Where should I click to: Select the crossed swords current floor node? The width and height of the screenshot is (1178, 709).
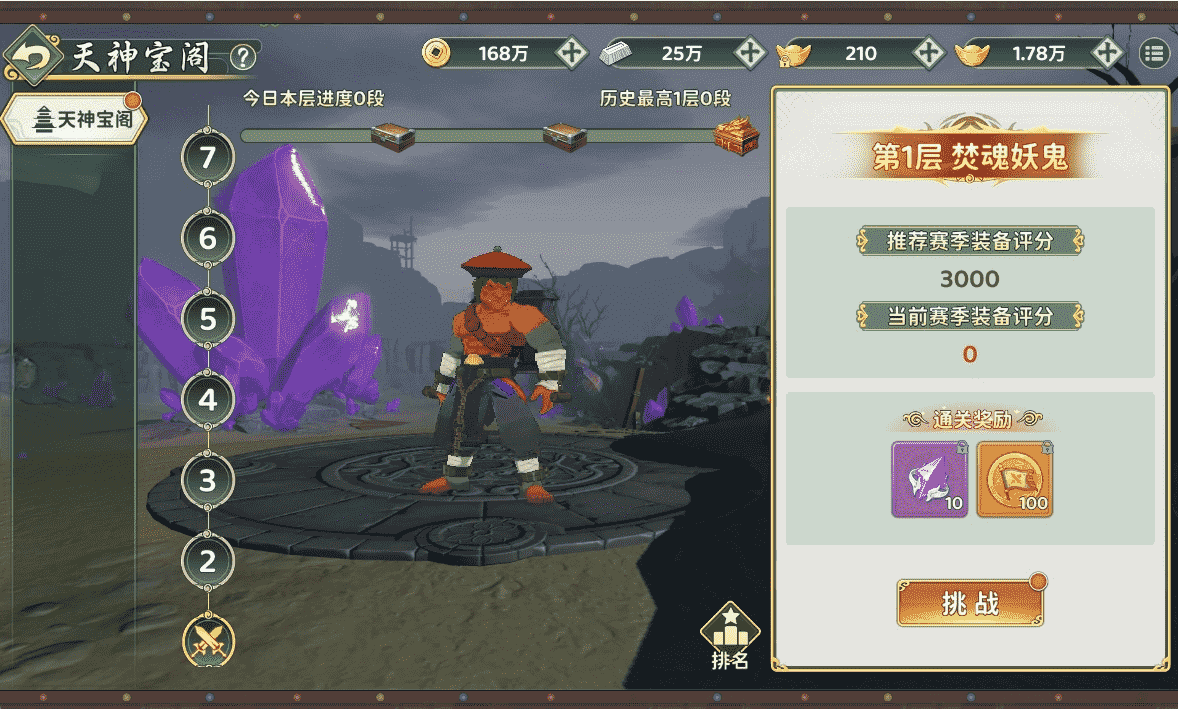coord(208,640)
